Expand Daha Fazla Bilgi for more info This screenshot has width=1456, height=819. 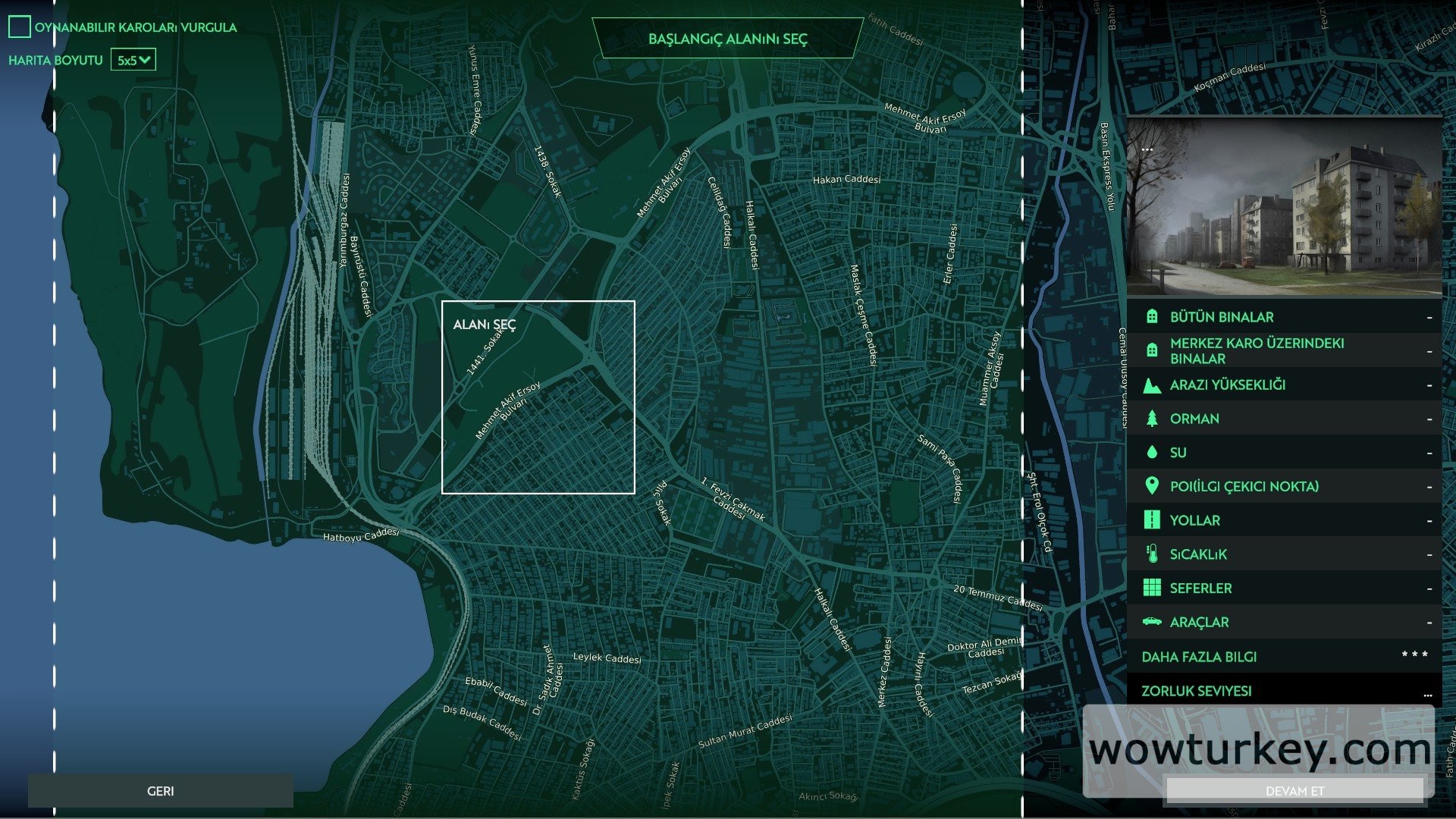pyautogui.click(x=1284, y=657)
